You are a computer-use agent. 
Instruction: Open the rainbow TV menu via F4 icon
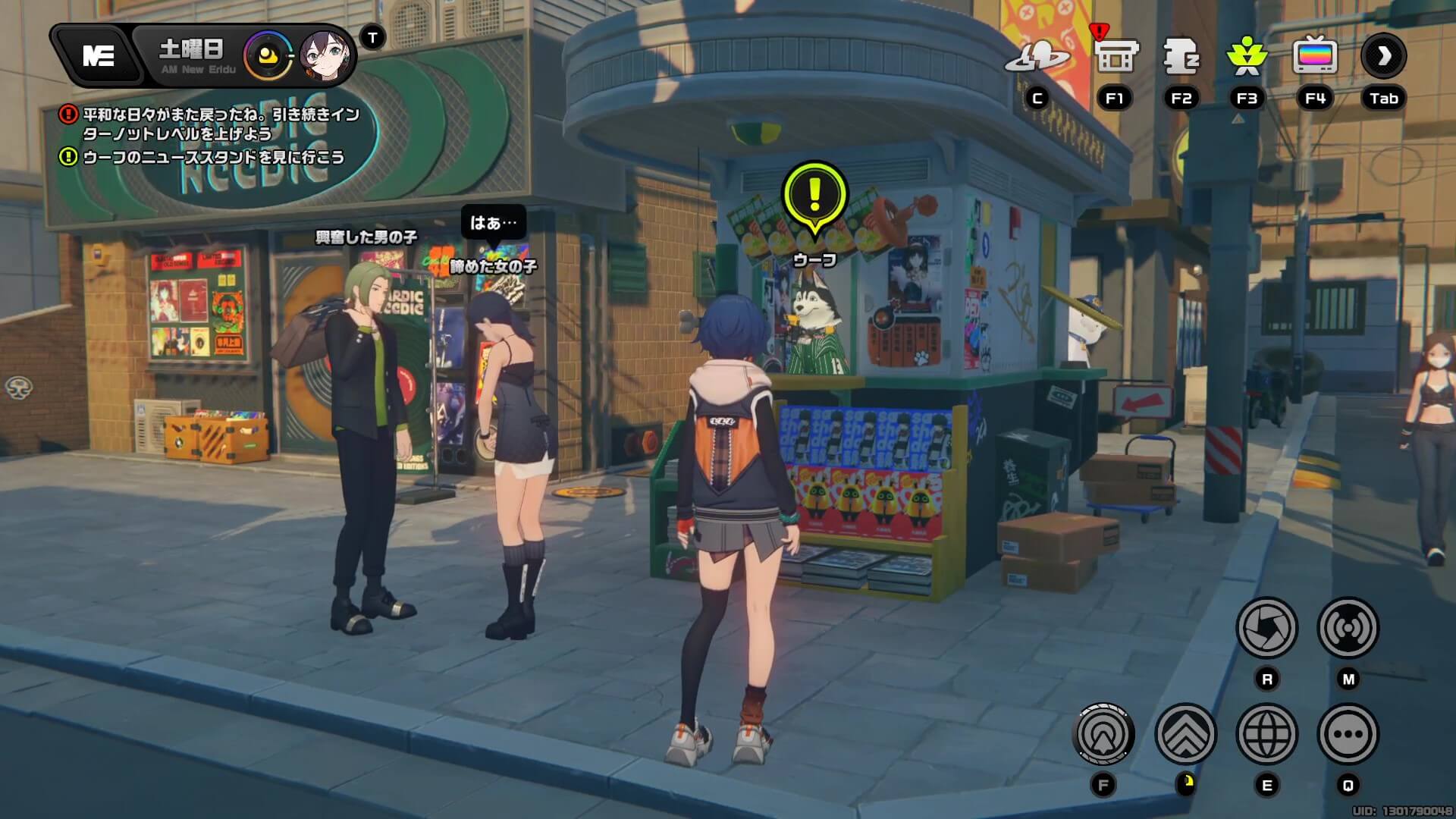[1314, 55]
